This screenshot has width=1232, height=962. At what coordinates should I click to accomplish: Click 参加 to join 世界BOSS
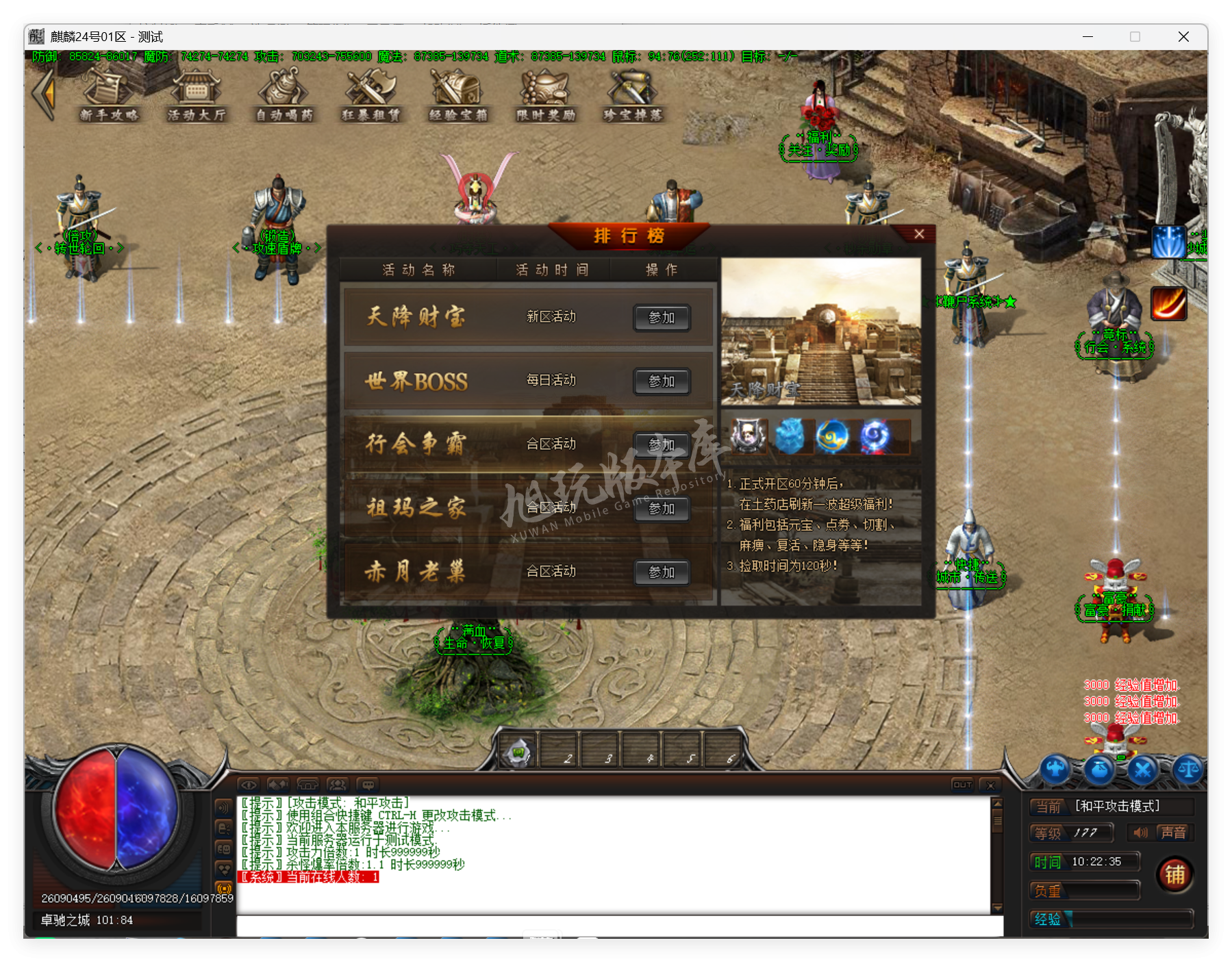point(662,381)
